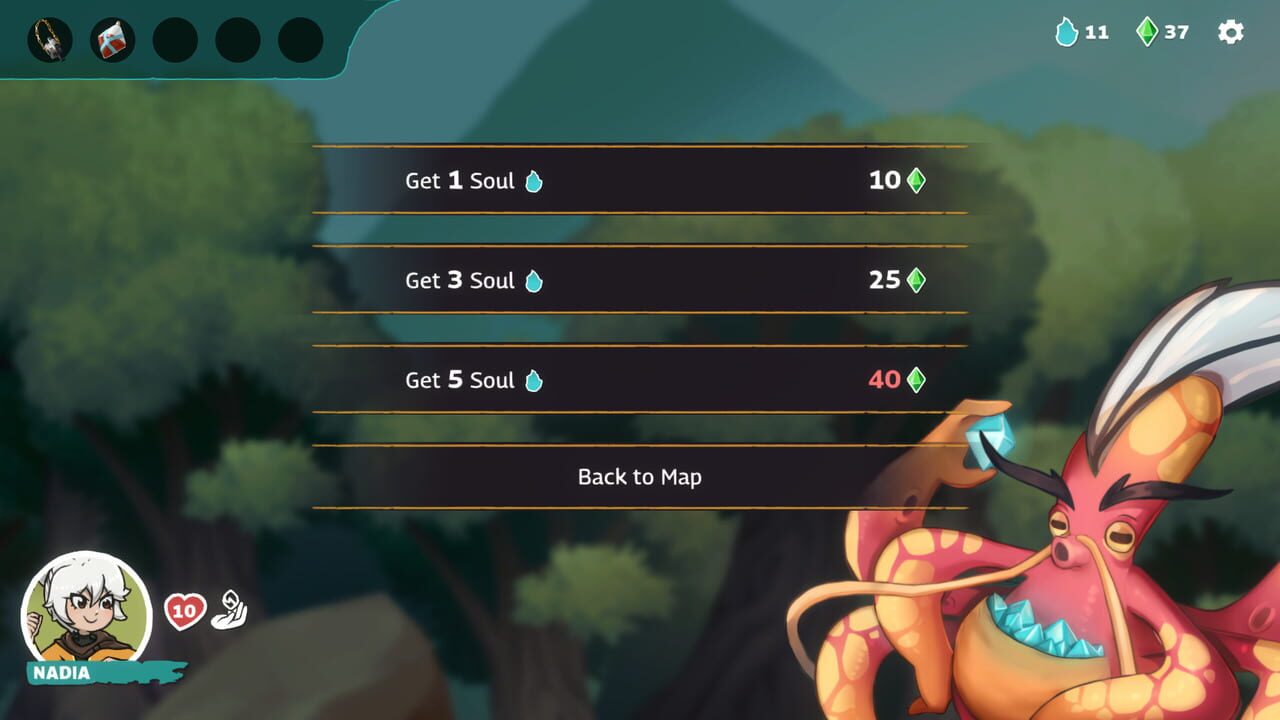This screenshot has height=720, width=1280.
Task: Purchase 'Get 3 Soul' for 25 gems
Action: pyautogui.click(x=640, y=281)
